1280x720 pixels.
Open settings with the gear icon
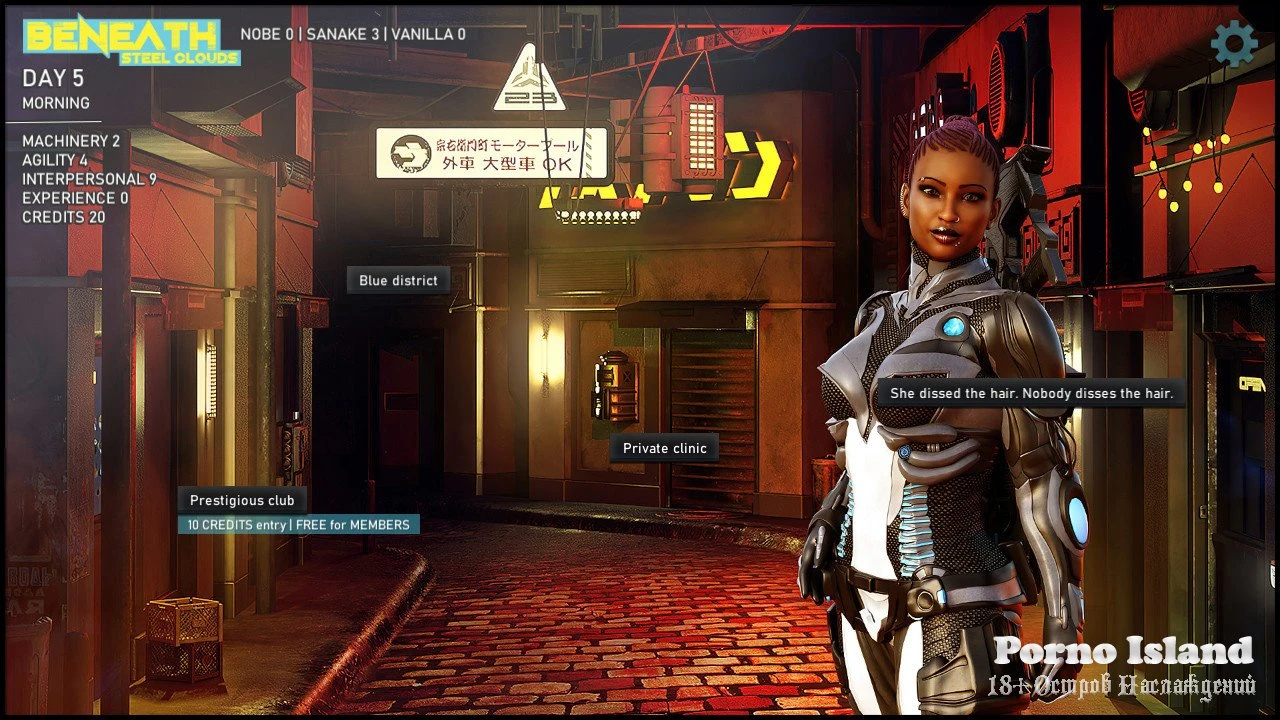point(1233,44)
